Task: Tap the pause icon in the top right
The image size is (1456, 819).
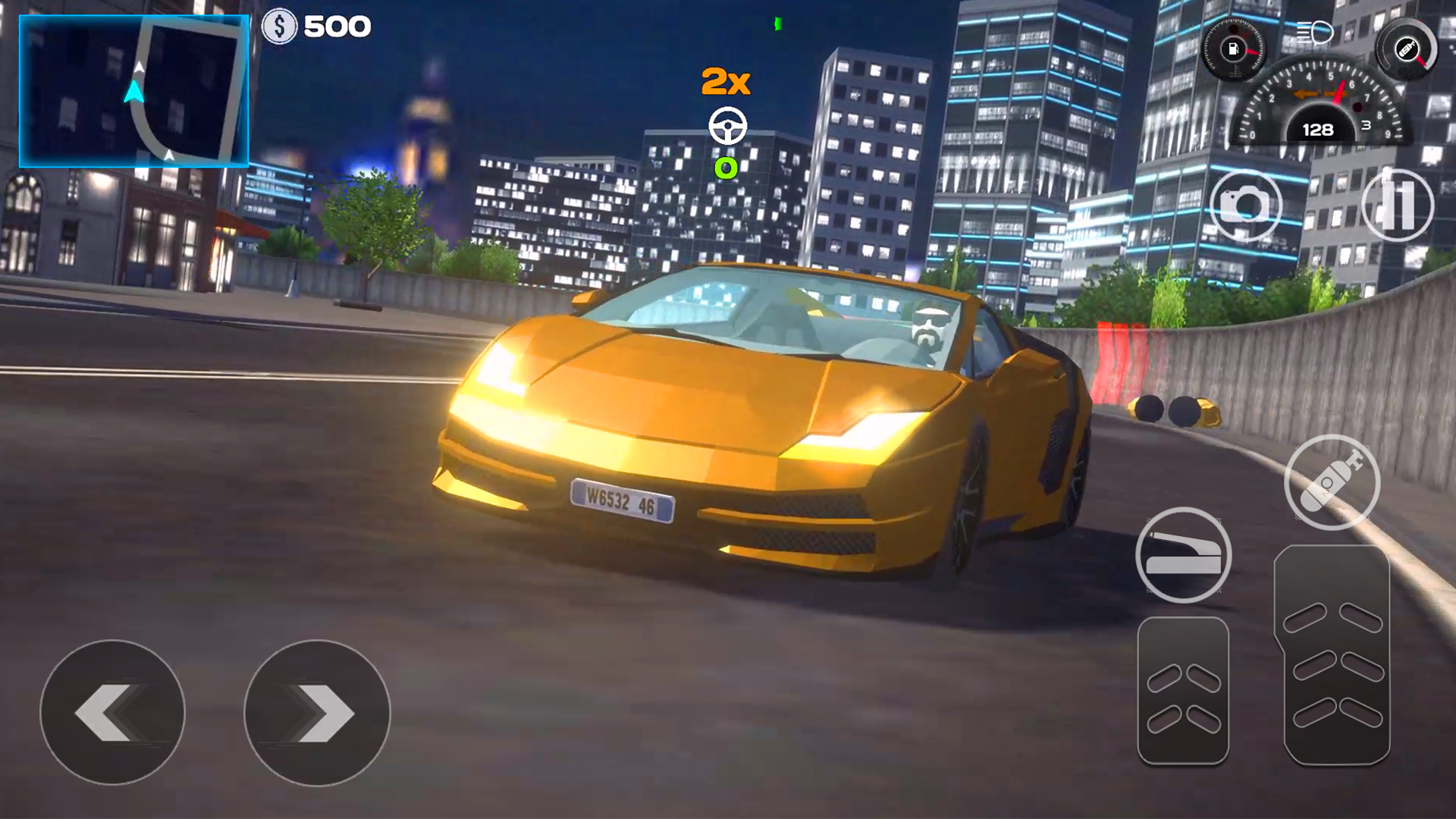Action: coord(1399,207)
